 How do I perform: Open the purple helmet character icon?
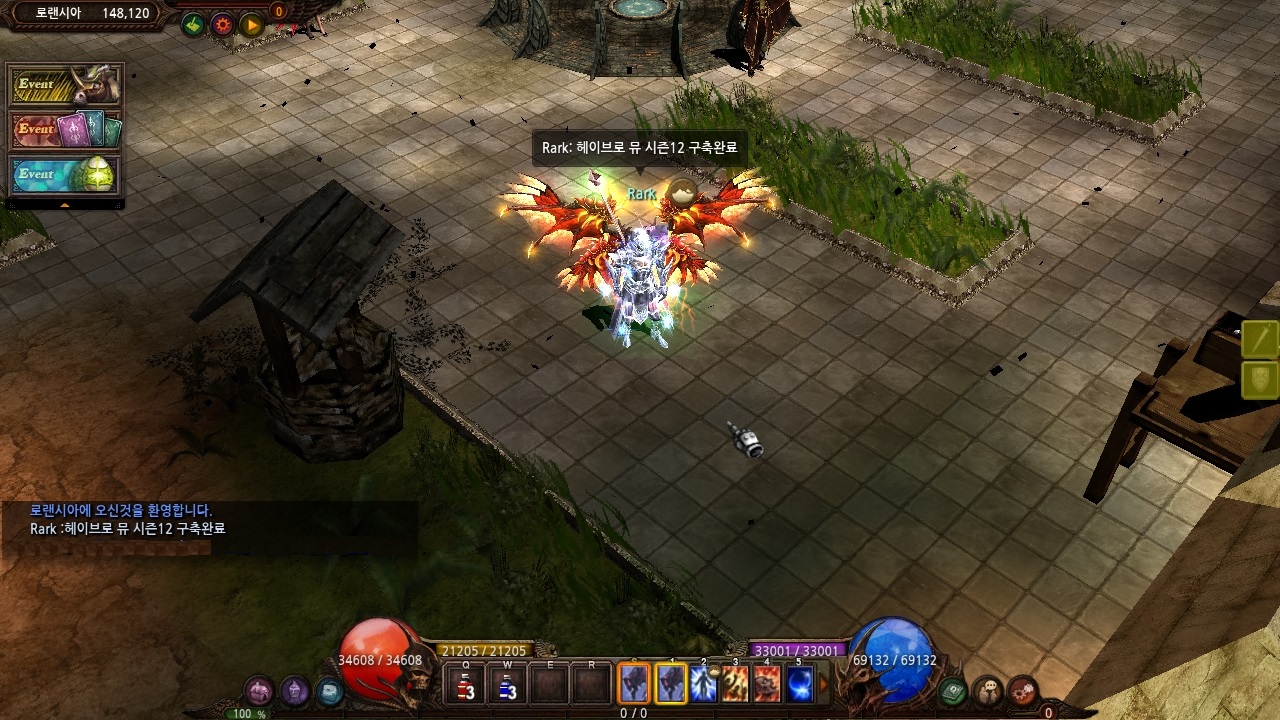pos(294,690)
